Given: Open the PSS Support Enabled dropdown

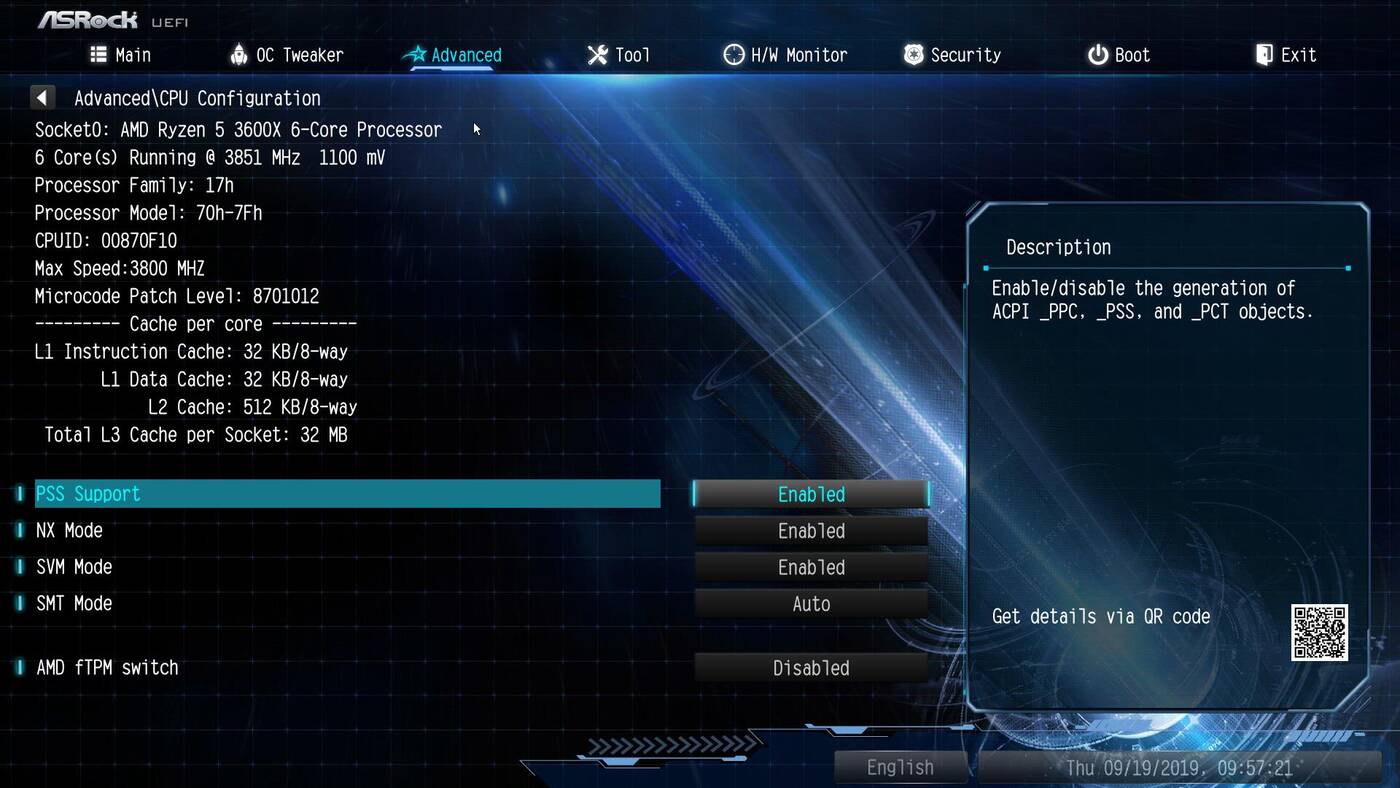Looking at the screenshot, I should (811, 494).
